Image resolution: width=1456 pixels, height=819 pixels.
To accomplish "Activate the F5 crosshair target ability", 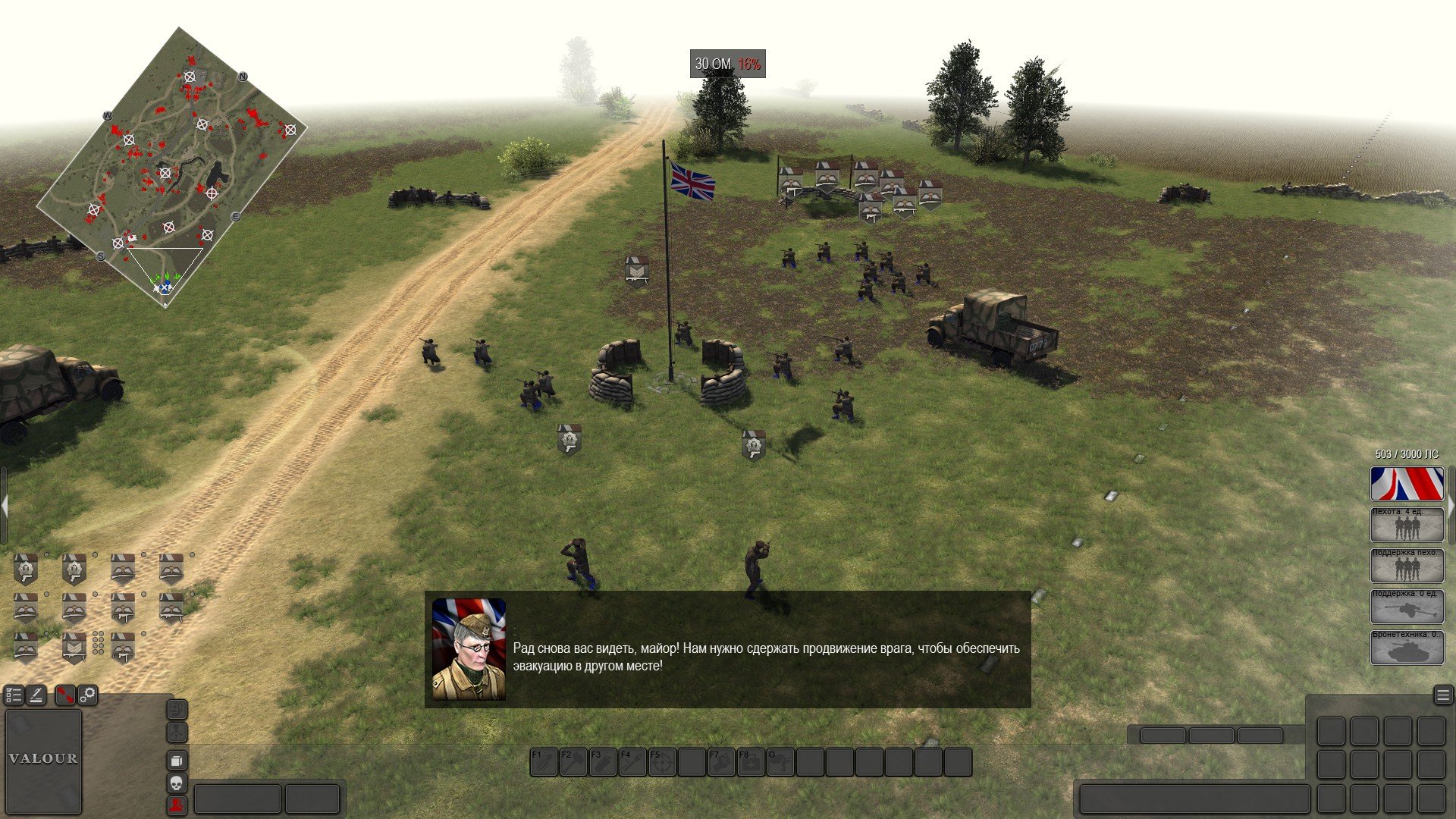I will click(662, 762).
